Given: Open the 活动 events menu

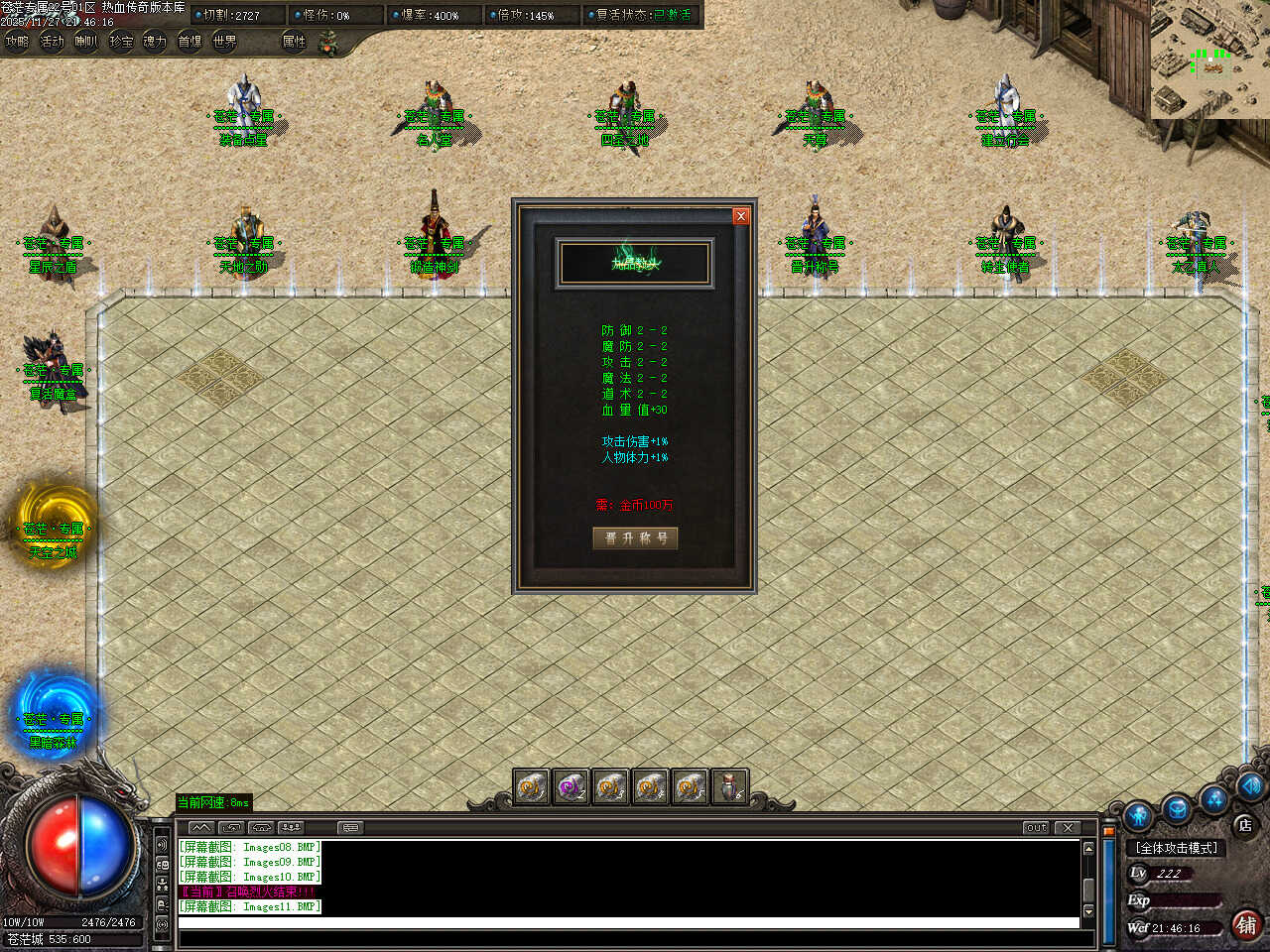Looking at the screenshot, I should point(52,42).
